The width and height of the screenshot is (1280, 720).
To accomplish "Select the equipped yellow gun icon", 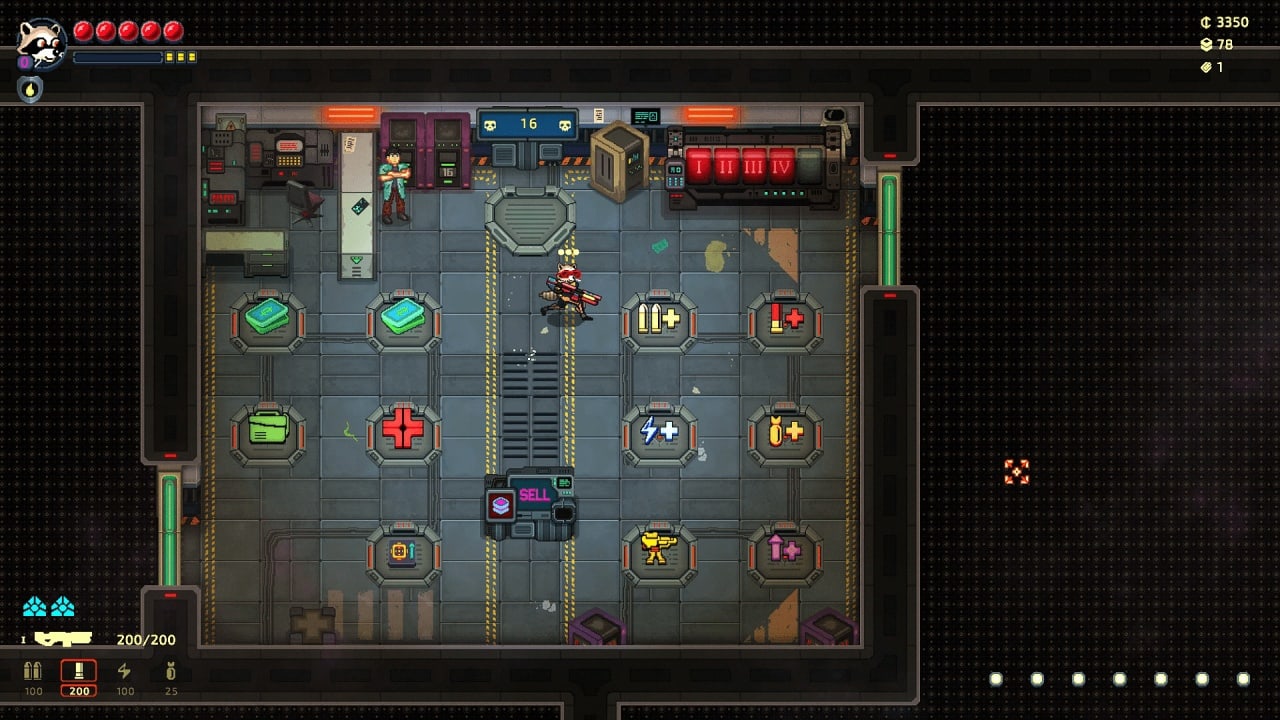I will 63,639.
